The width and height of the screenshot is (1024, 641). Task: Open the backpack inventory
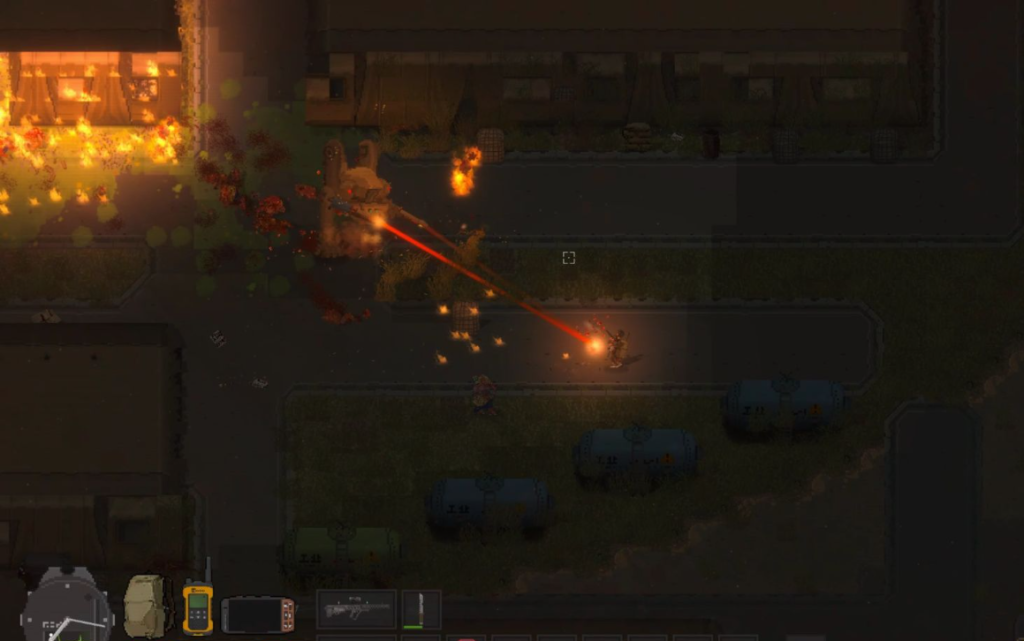(x=145, y=606)
